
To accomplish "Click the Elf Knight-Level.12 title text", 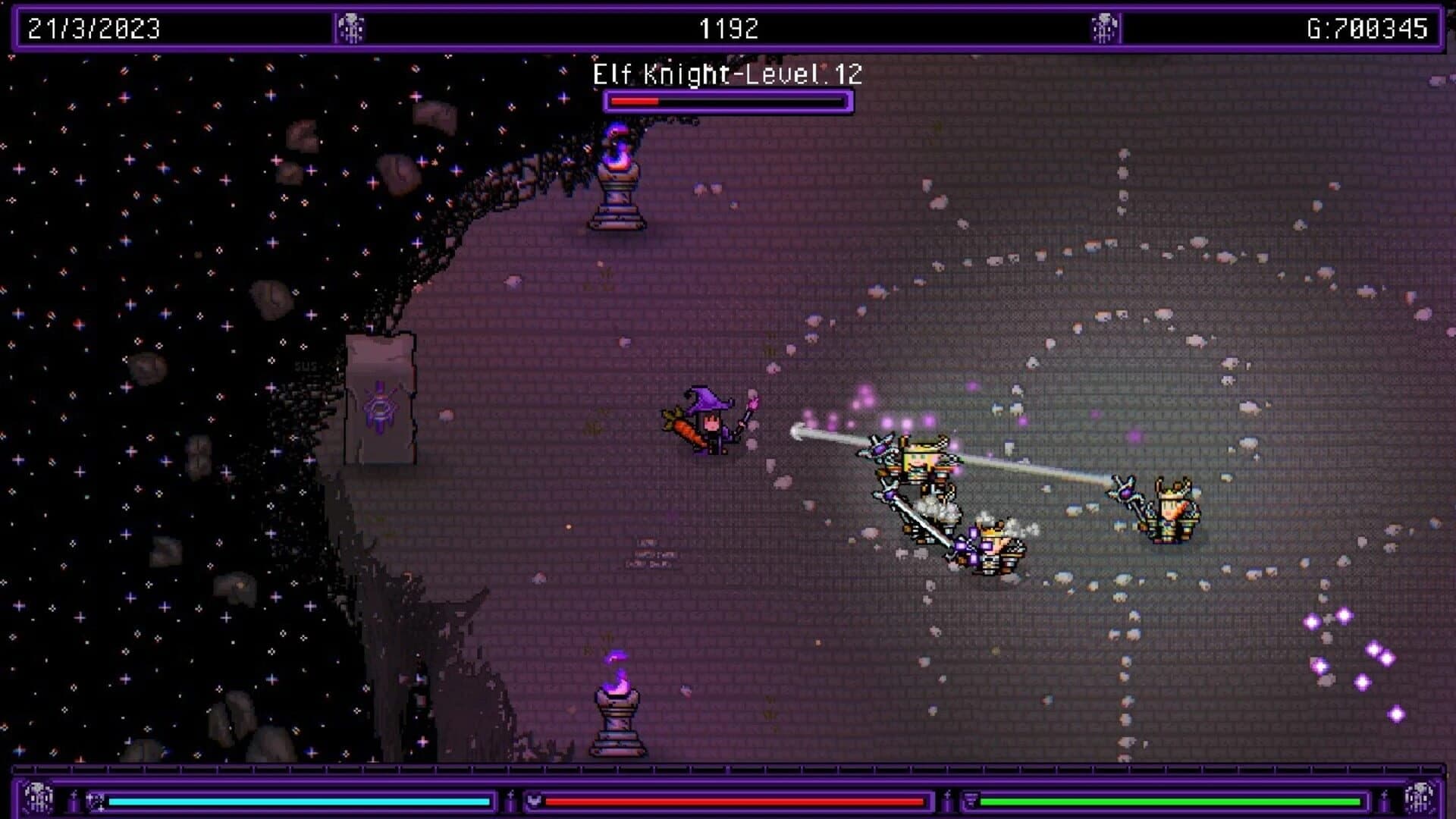I will (x=726, y=74).
